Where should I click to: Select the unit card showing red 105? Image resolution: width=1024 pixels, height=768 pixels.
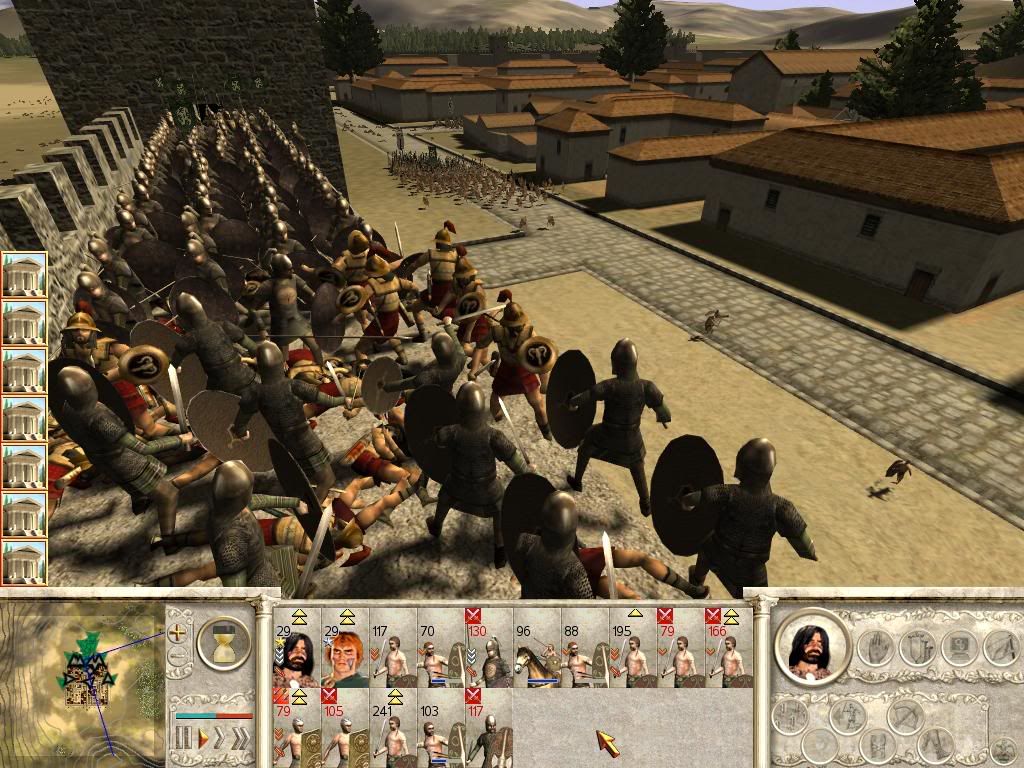click(344, 727)
